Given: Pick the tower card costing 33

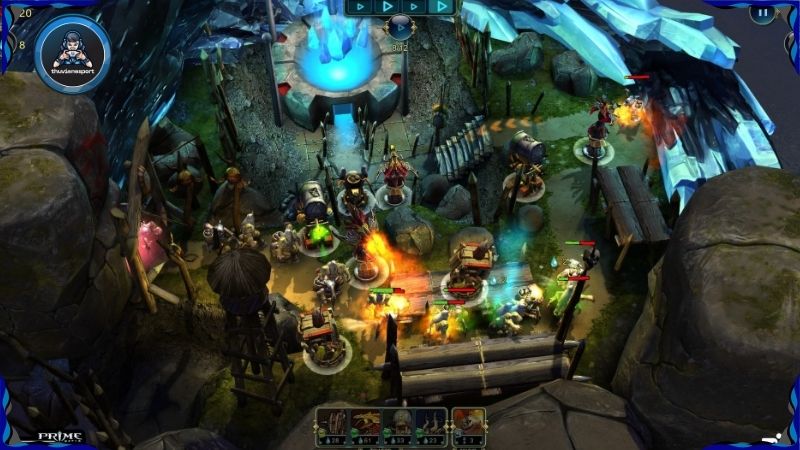Looking at the screenshot, I should coord(397,425).
